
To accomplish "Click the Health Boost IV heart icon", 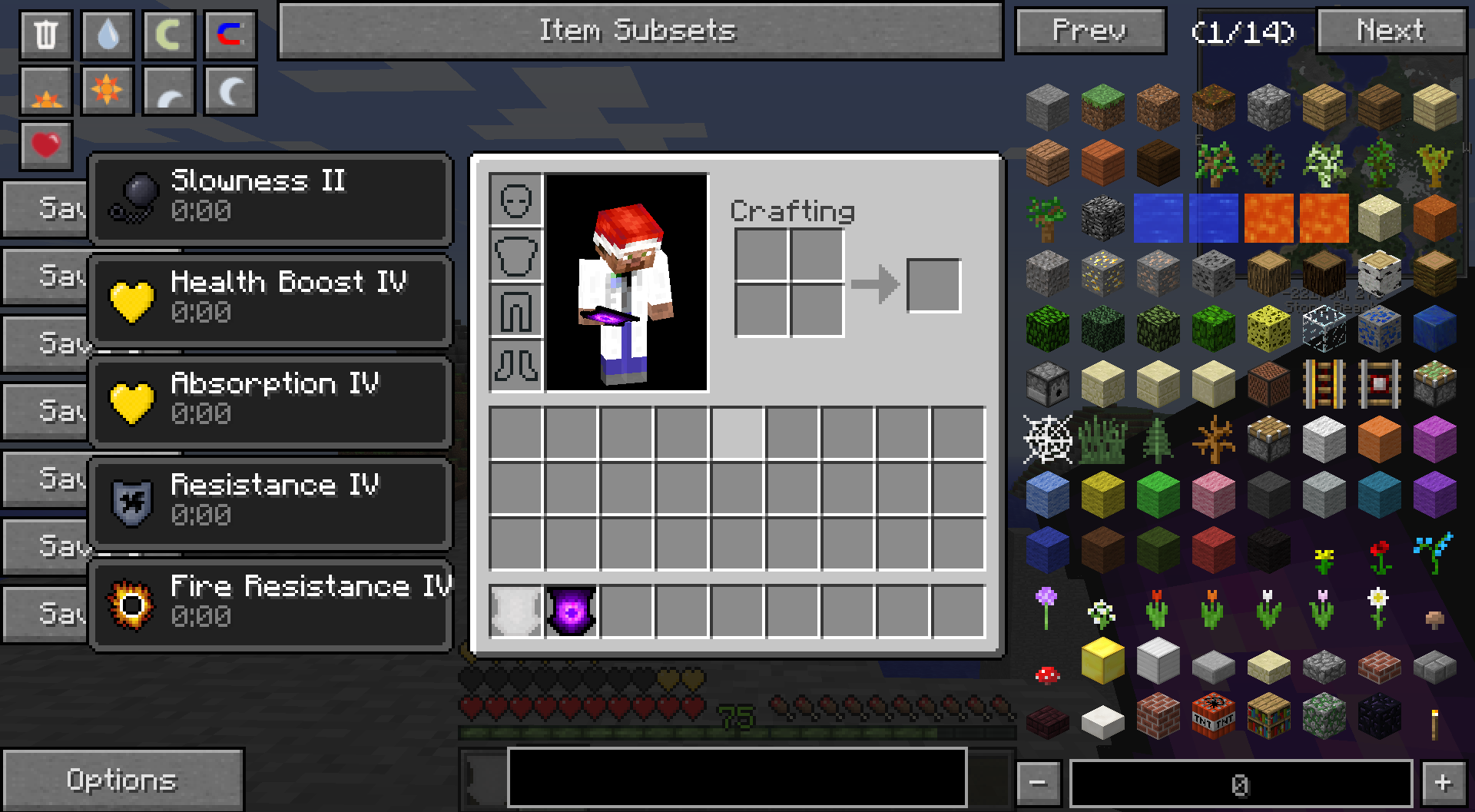I will point(132,298).
